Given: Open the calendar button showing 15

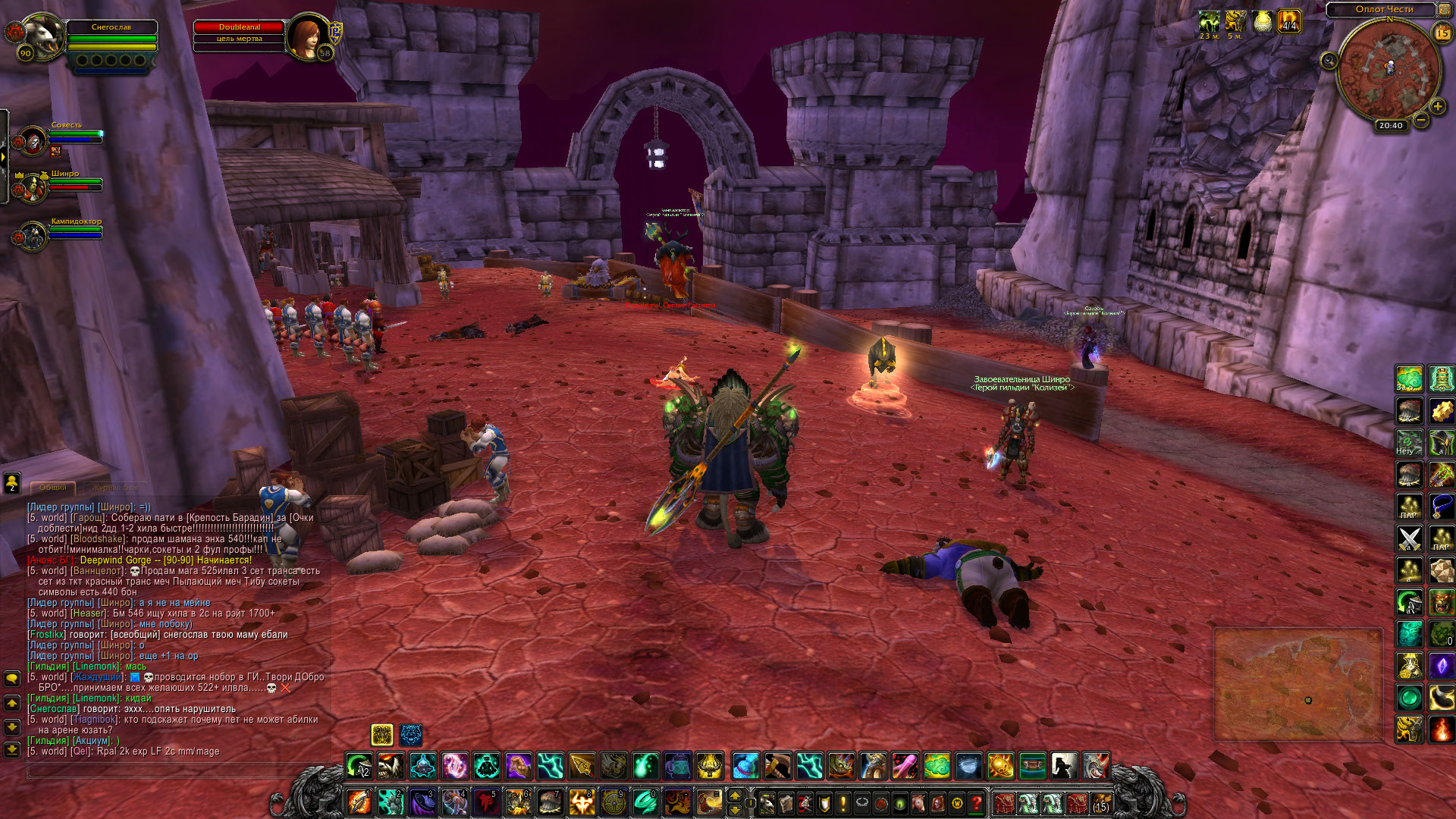Looking at the screenshot, I should click(x=1442, y=33).
